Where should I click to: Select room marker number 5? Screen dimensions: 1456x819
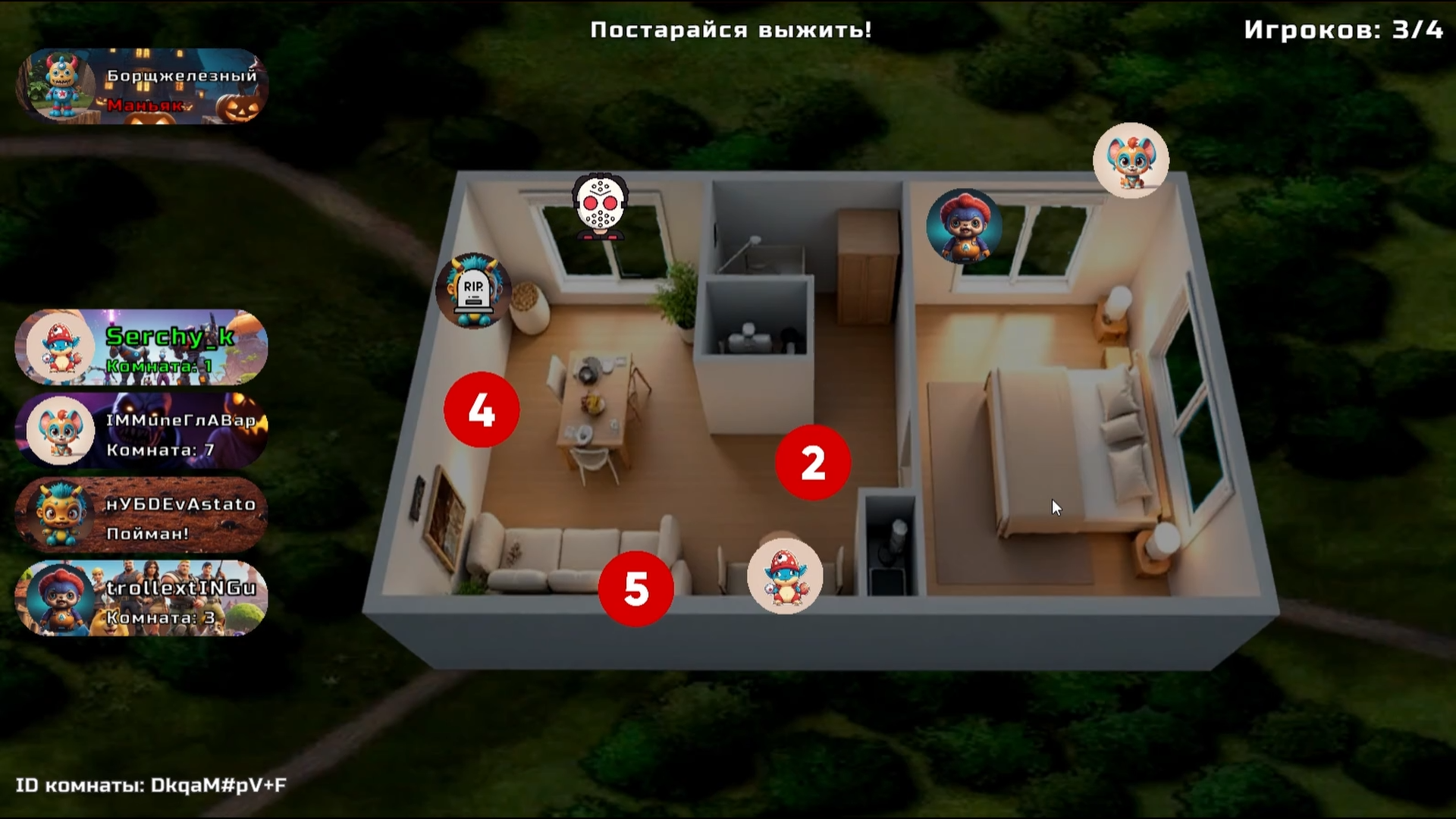pos(636,589)
